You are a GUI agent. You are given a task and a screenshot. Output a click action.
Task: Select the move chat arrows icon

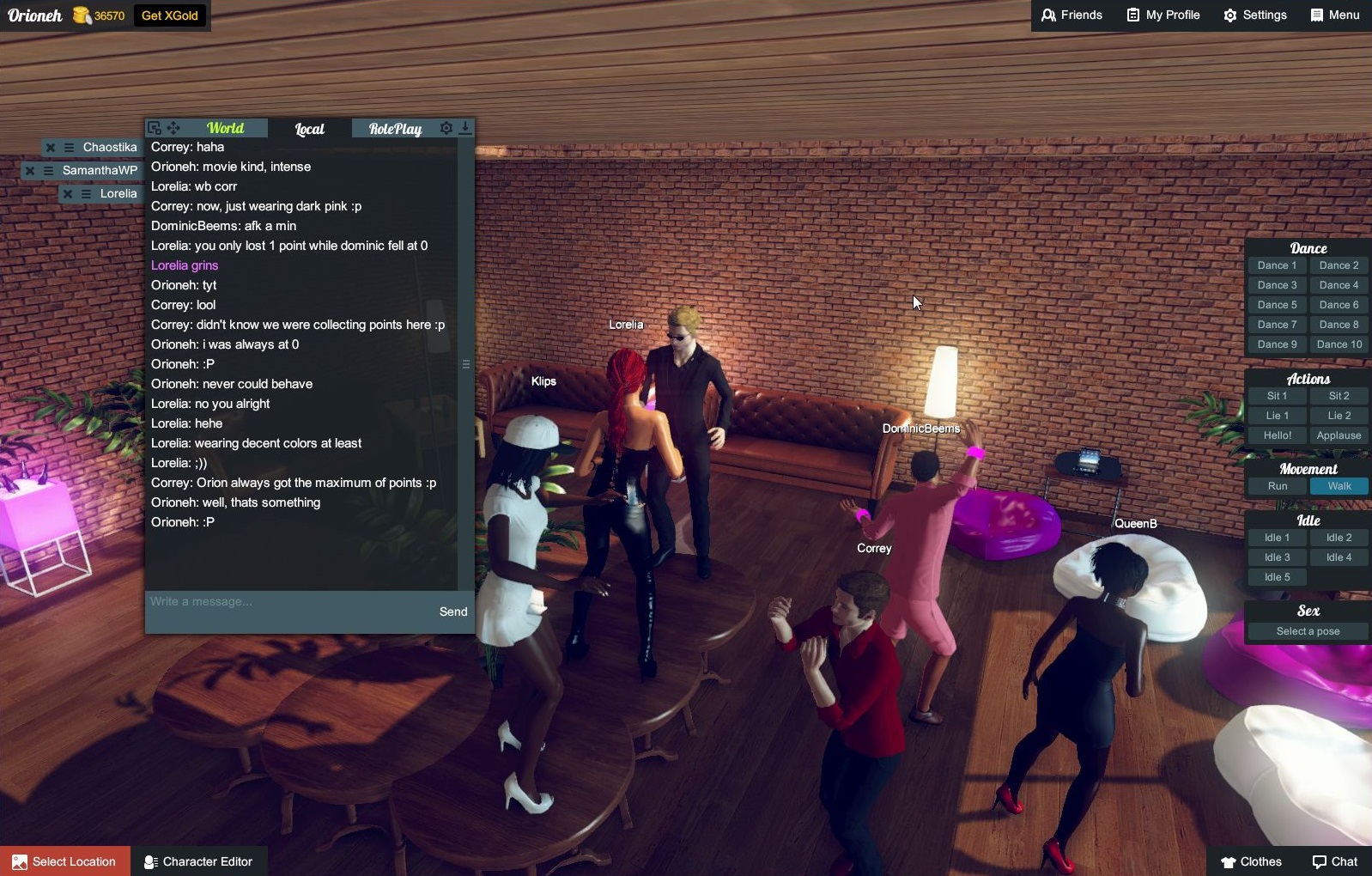173,127
